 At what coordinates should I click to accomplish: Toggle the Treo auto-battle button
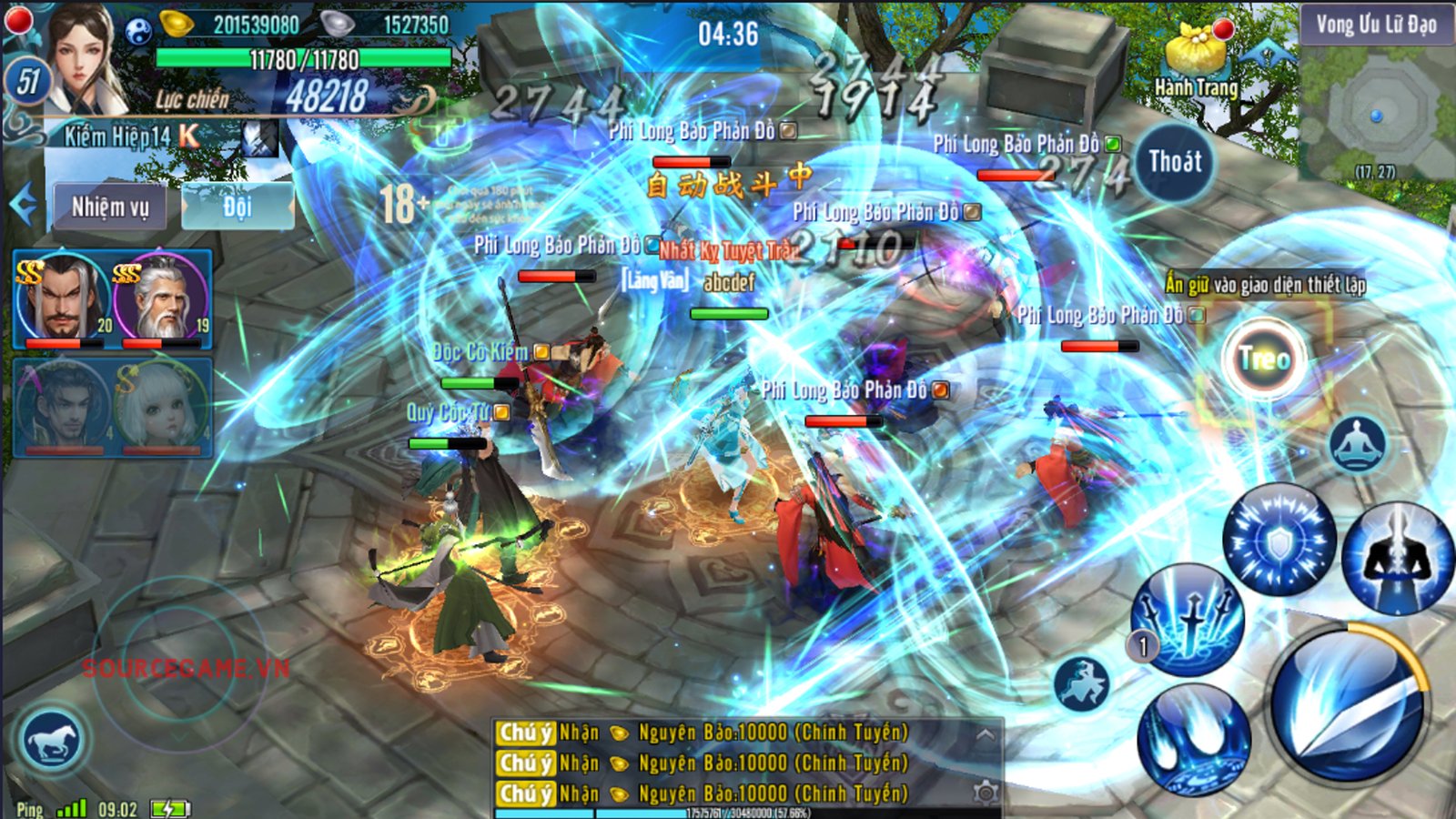click(1264, 360)
